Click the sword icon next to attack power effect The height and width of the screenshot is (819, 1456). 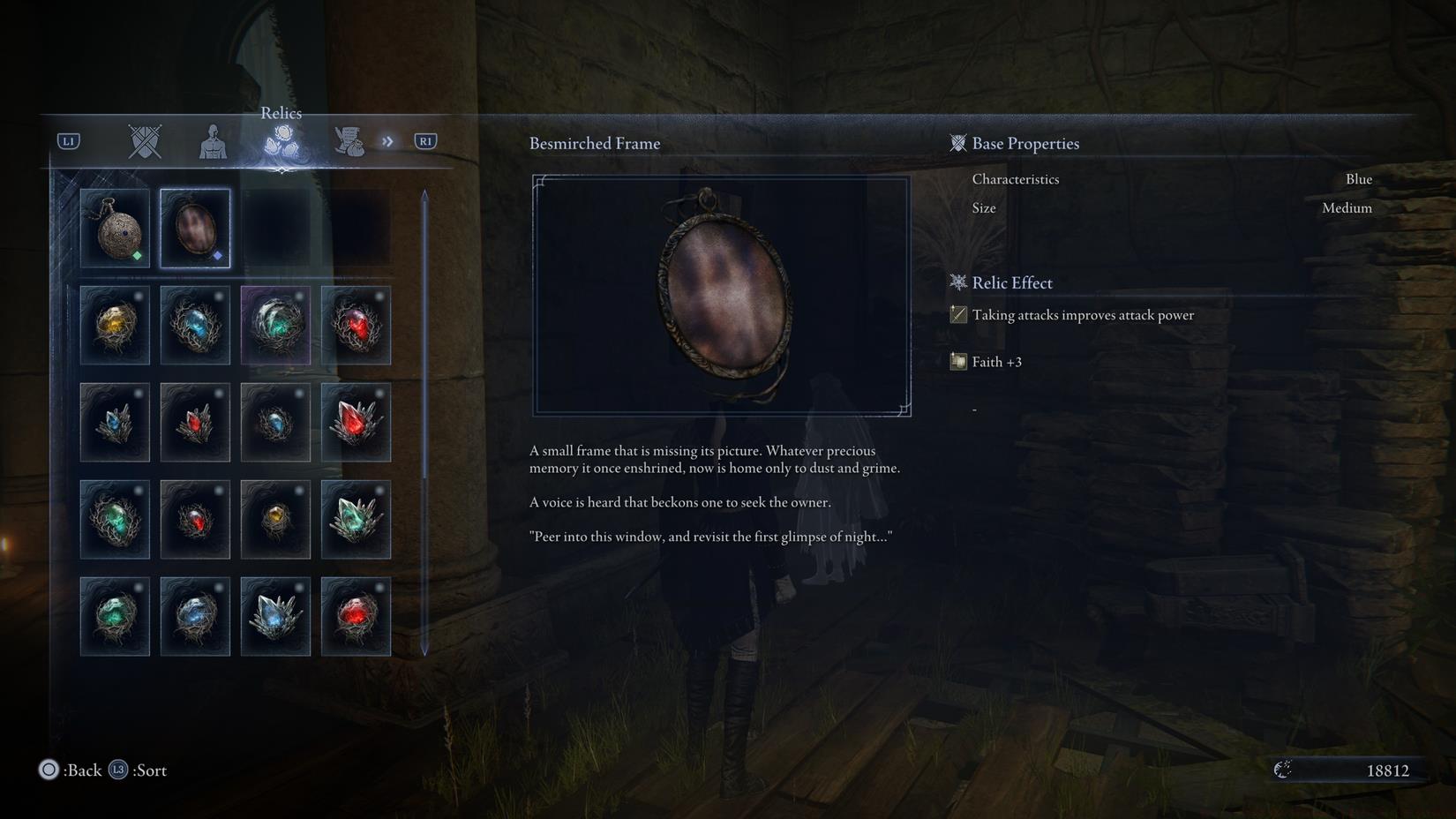(957, 314)
